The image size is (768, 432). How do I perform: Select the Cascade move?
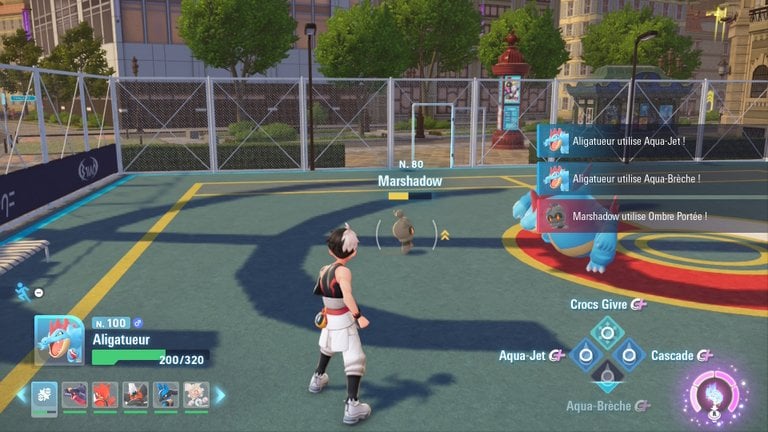click(629, 355)
